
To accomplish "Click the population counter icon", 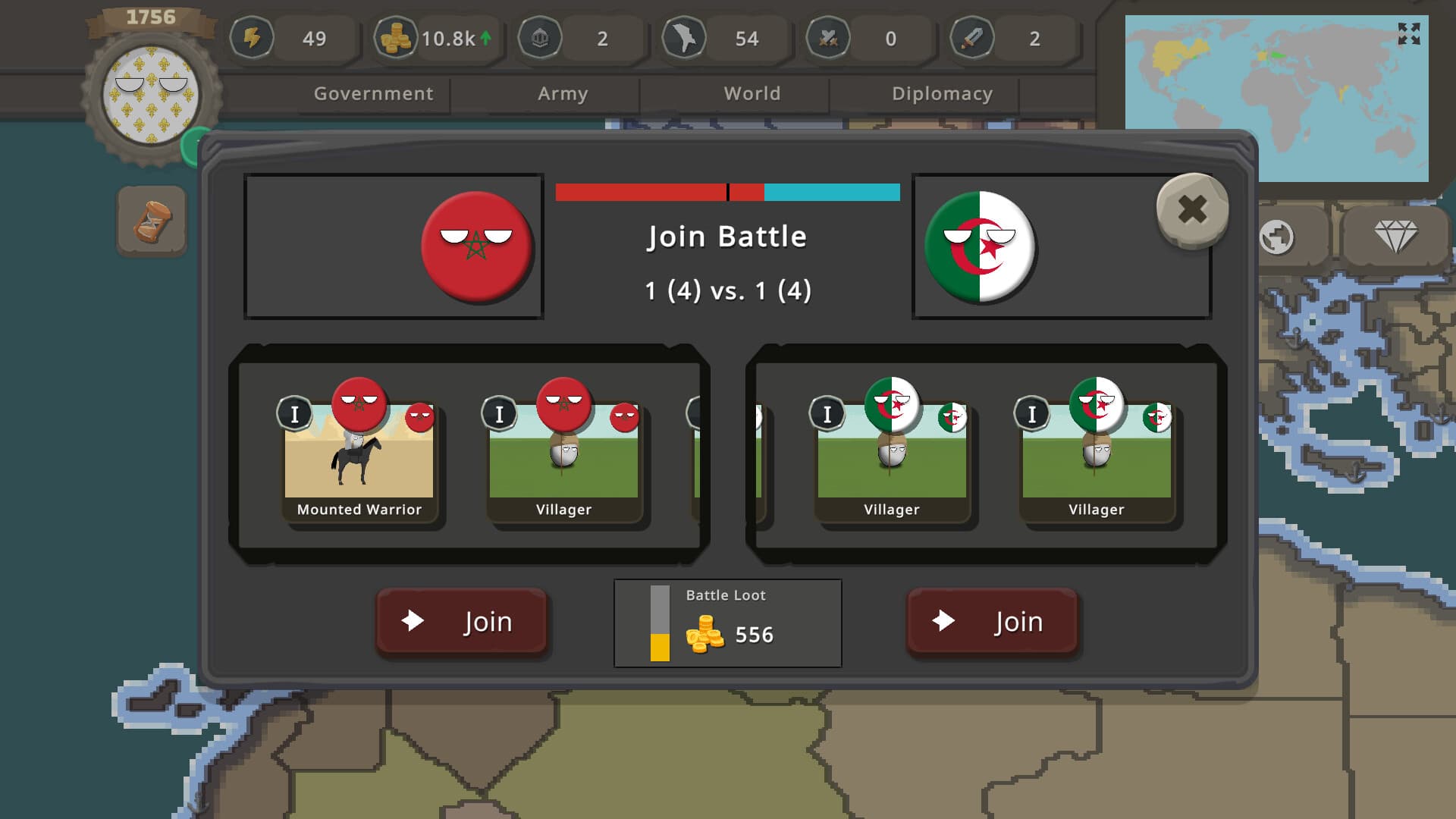I will 685,39.
